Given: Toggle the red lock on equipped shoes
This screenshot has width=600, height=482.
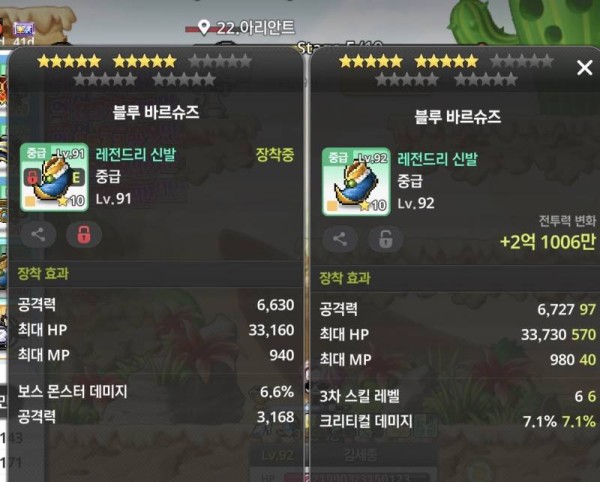Looking at the screenshot, I should click(83, 235).
